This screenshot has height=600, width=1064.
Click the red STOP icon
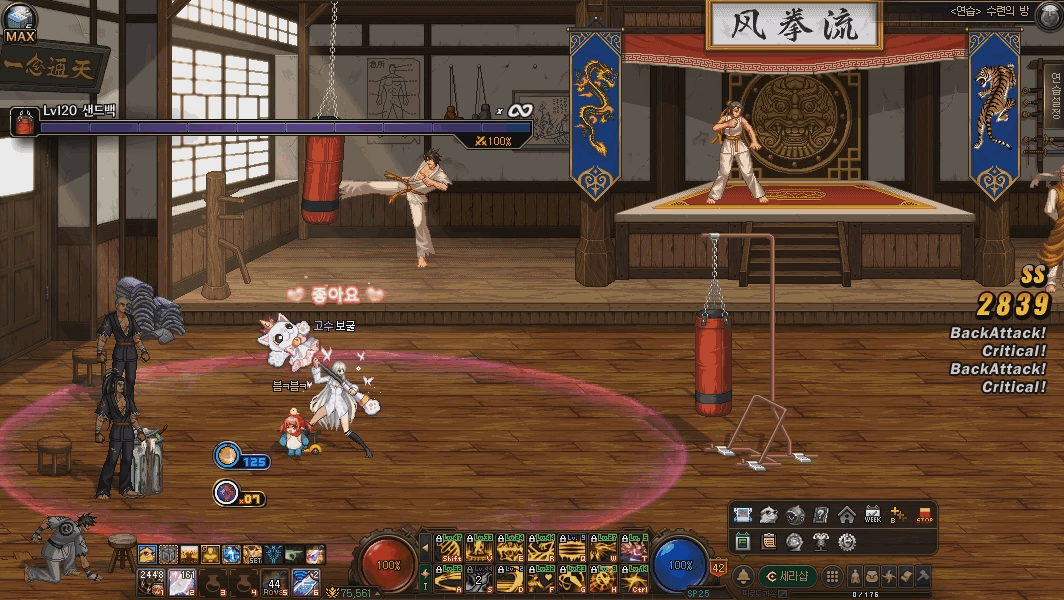(924, 515)
